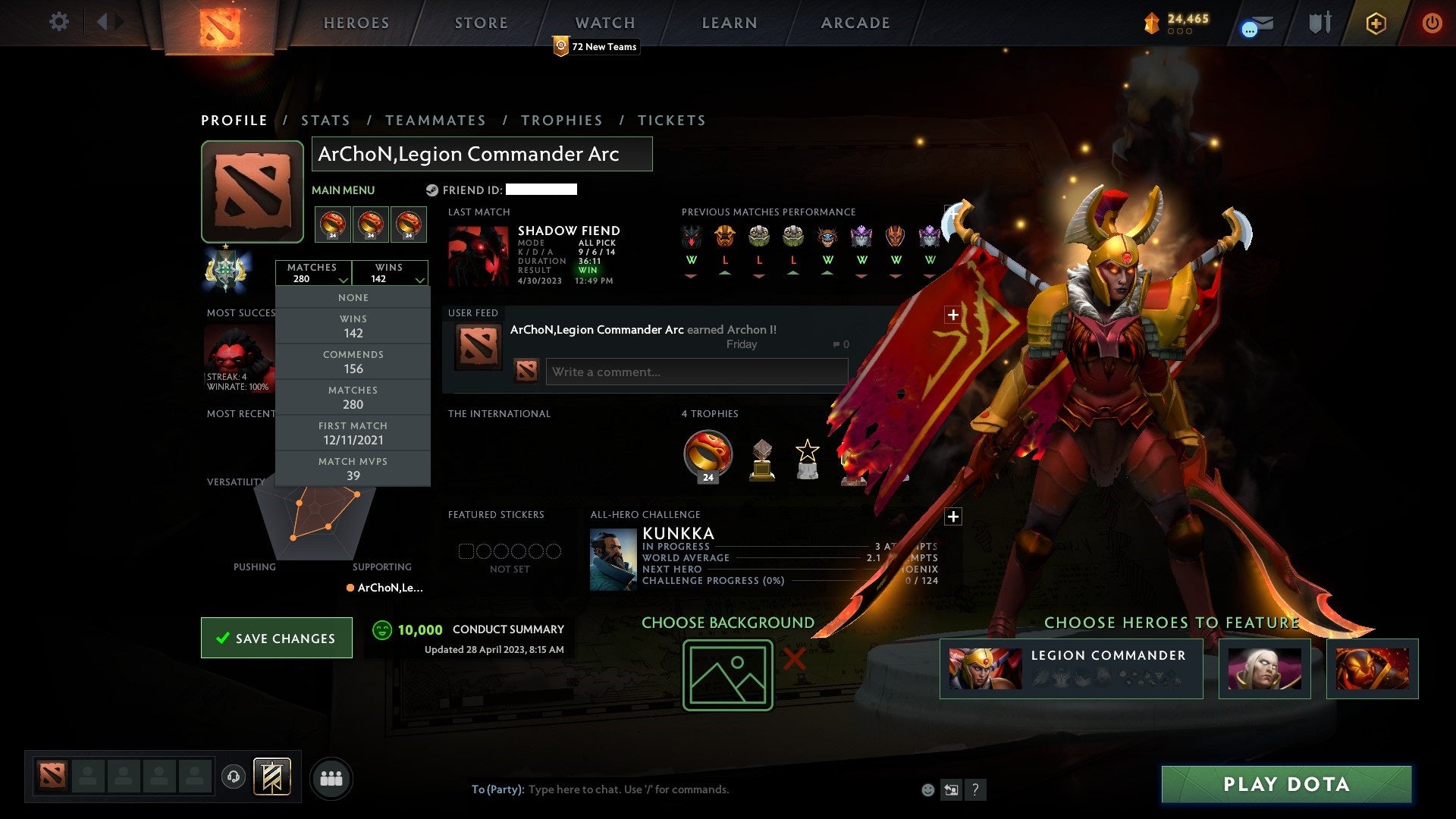Click the Dota 2 logo in top-left
Viewport: 1456px width, 819px height.
click(219, 24)
